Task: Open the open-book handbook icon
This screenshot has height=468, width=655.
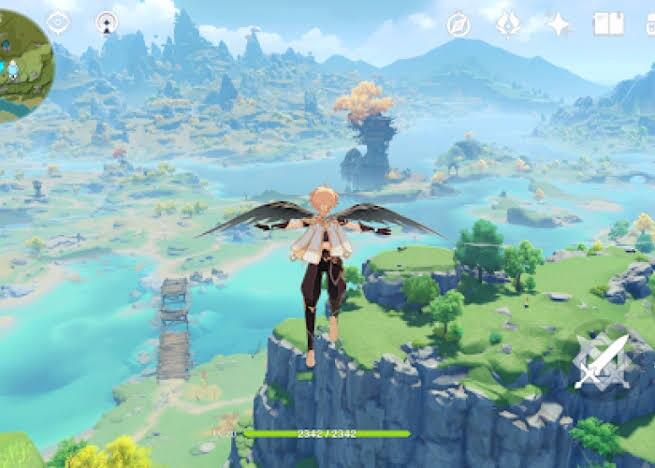Action: (x=607, y=24)
